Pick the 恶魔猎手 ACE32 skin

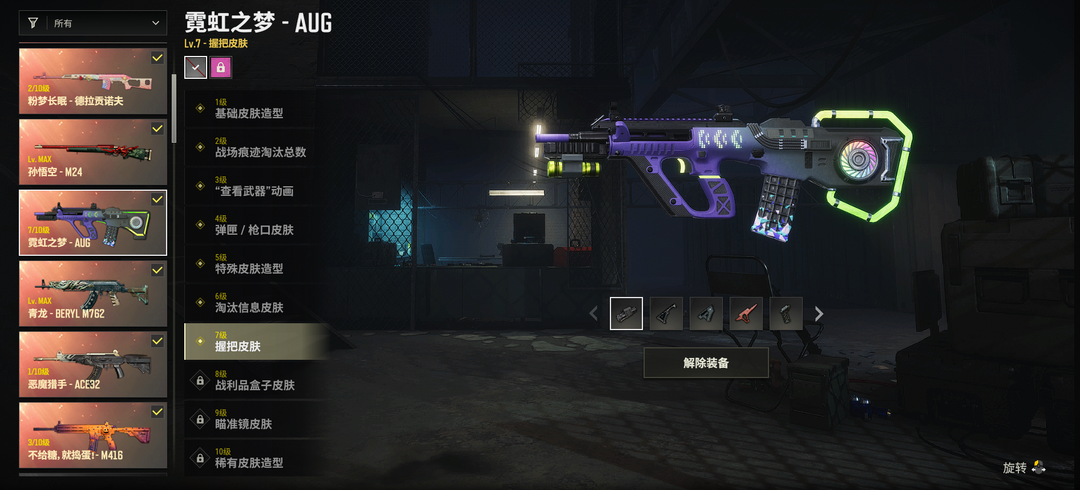pos(93,360)
